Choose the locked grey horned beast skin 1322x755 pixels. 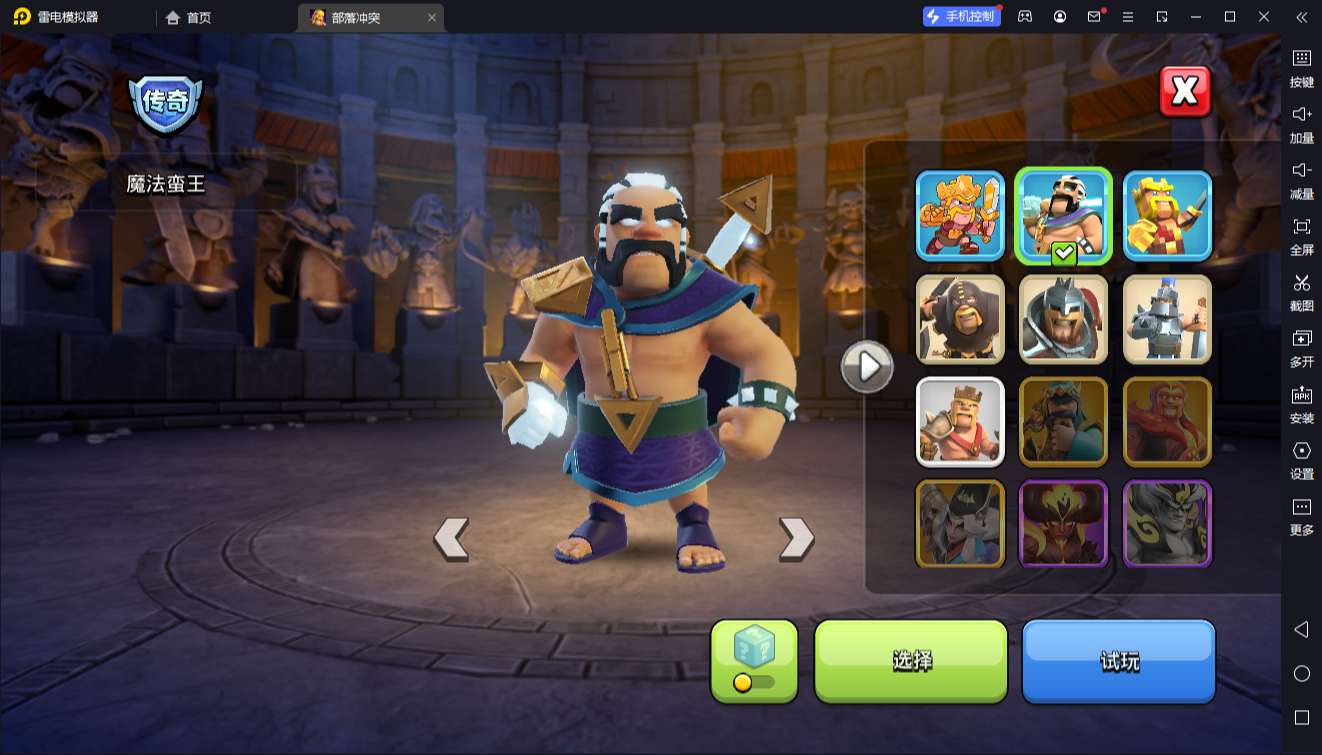point(1167,524)
